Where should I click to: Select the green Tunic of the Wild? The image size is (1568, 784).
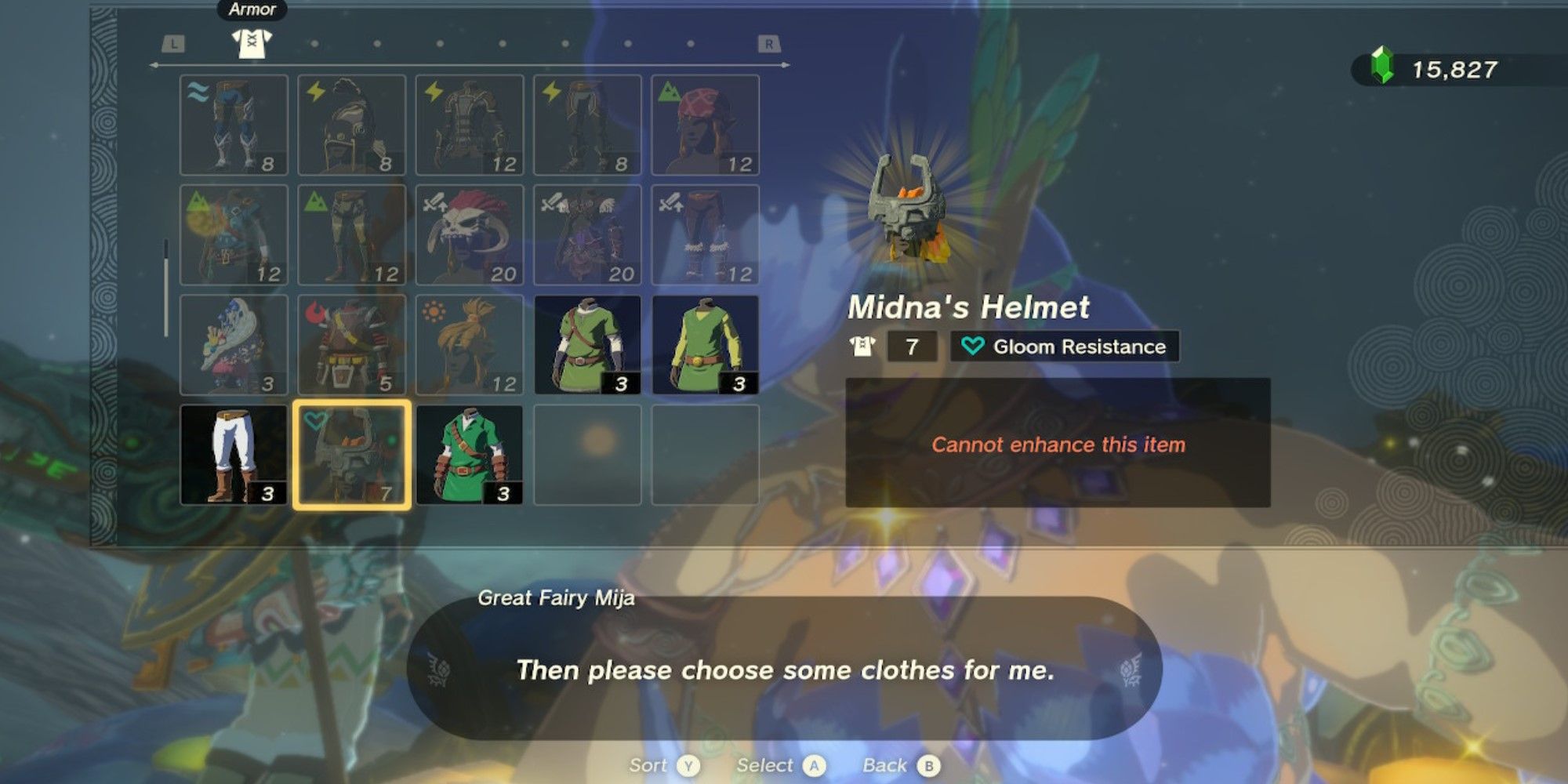469,455
